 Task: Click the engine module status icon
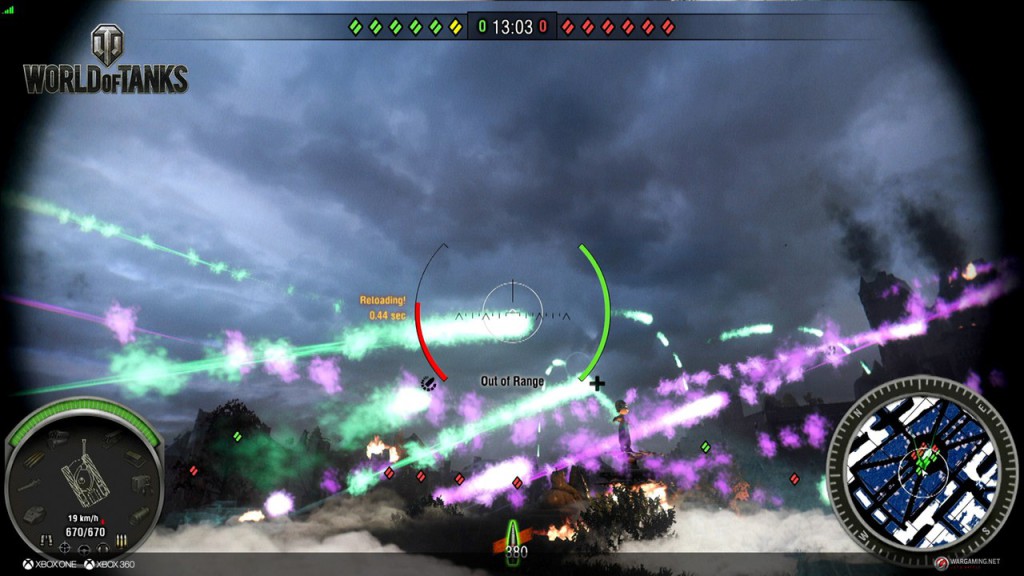[x=58, y=437]
